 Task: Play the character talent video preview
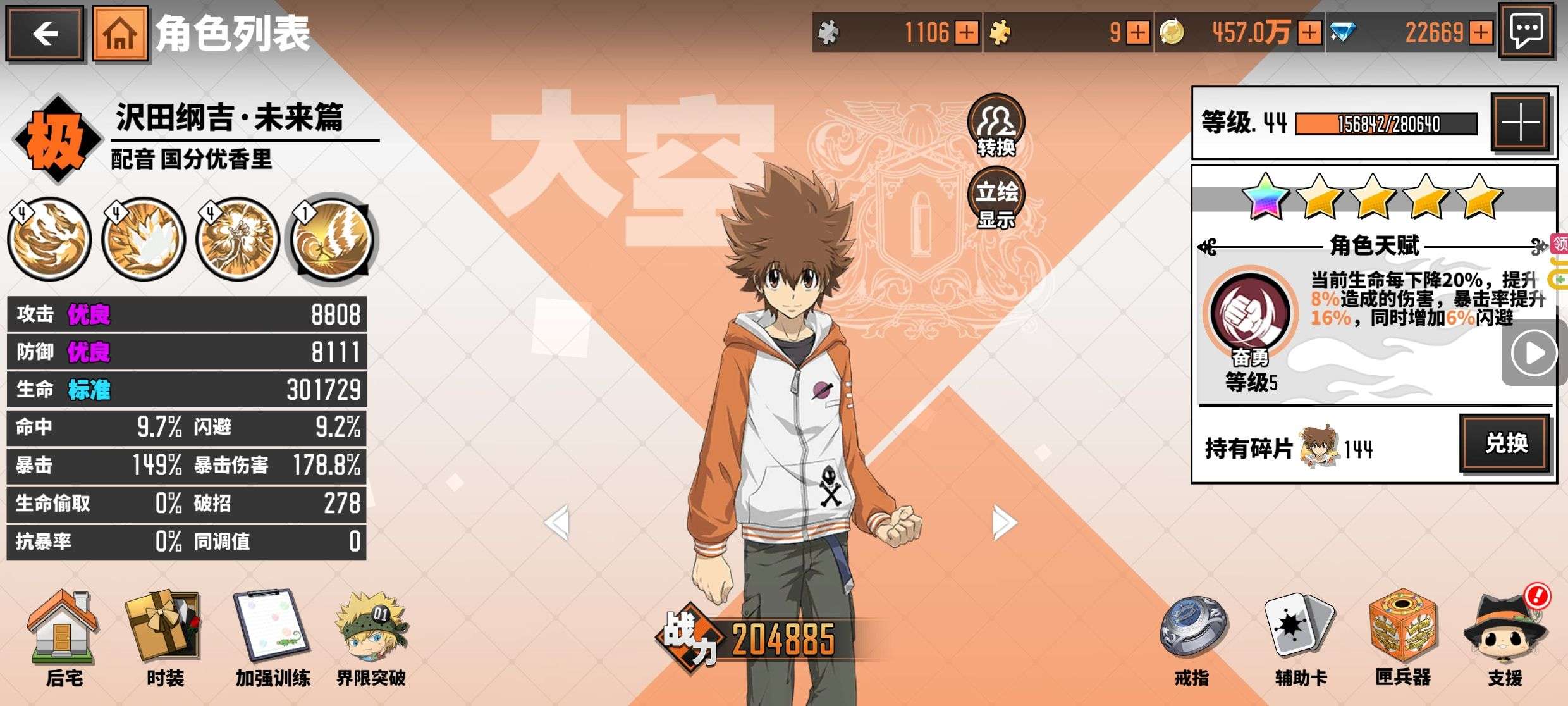[x=1533, y=353]
